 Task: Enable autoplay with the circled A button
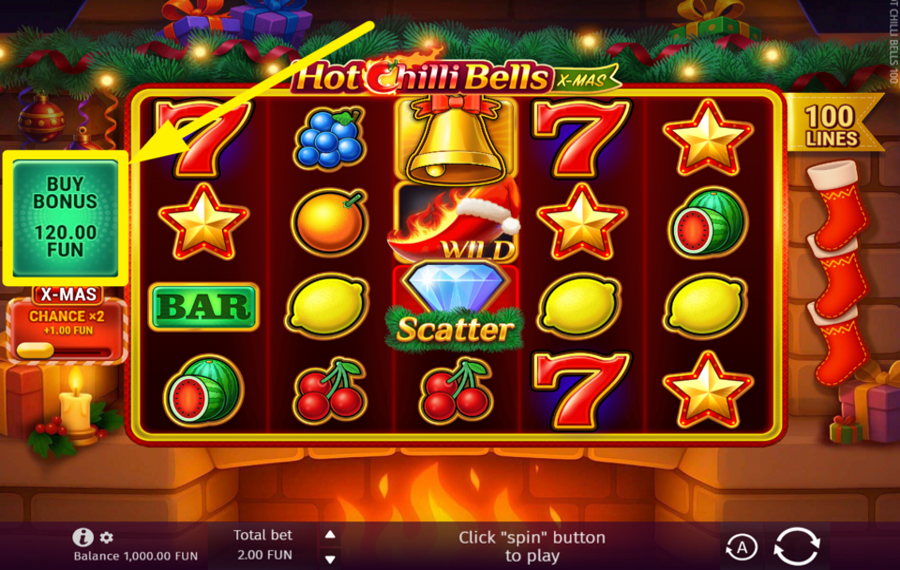pos(741,547)
